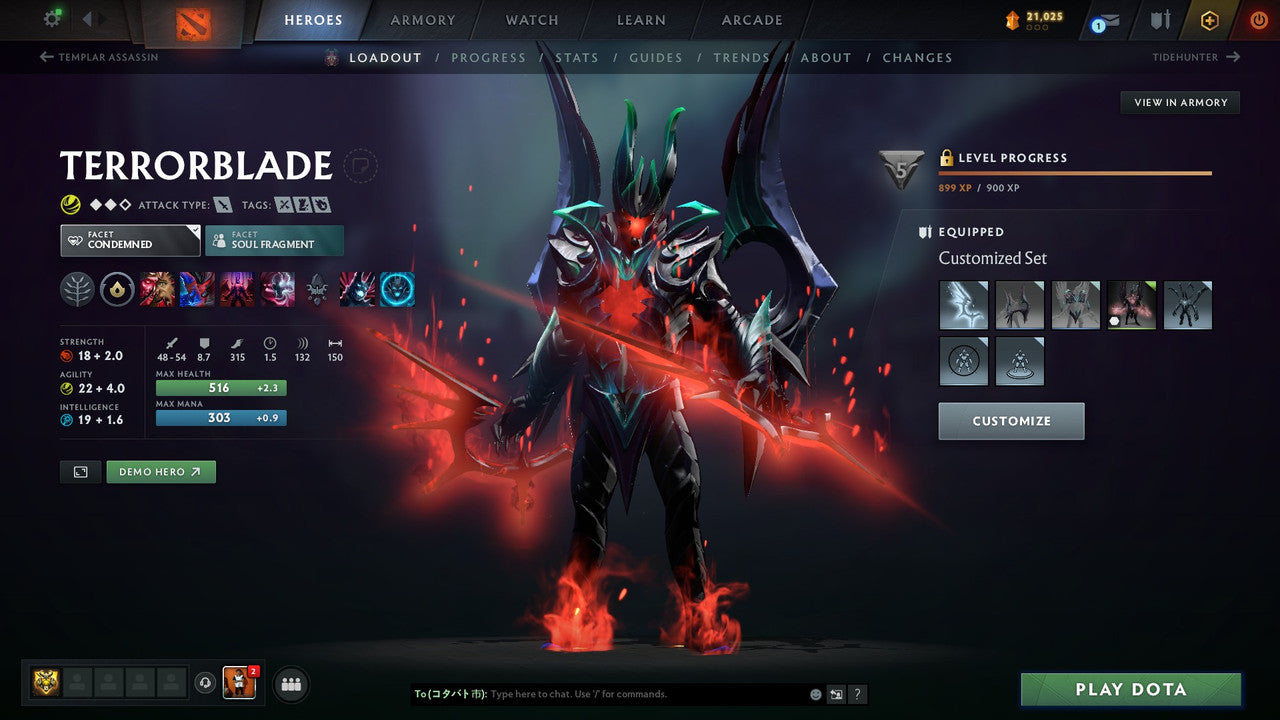The width and height of the screenshot is (1280, 720).
Task: Switch to the Stats tab
Action: tap(577, 57)
